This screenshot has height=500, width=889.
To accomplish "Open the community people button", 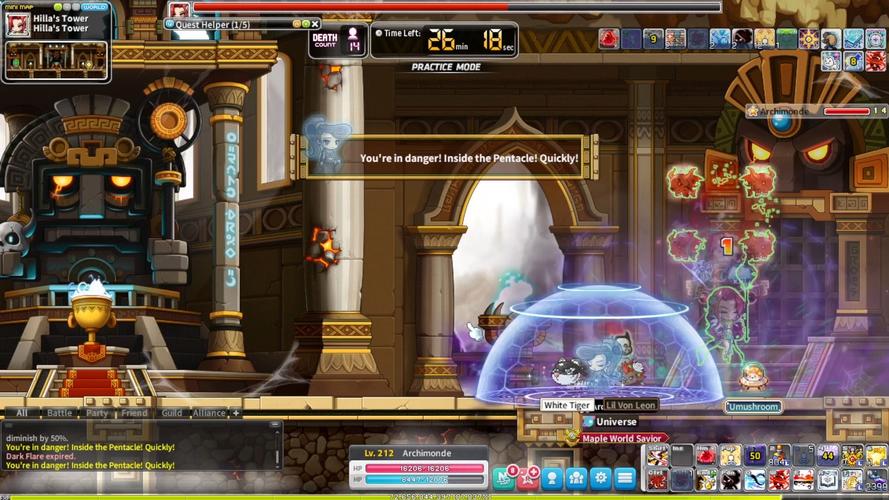I will [x=577, y=477].
